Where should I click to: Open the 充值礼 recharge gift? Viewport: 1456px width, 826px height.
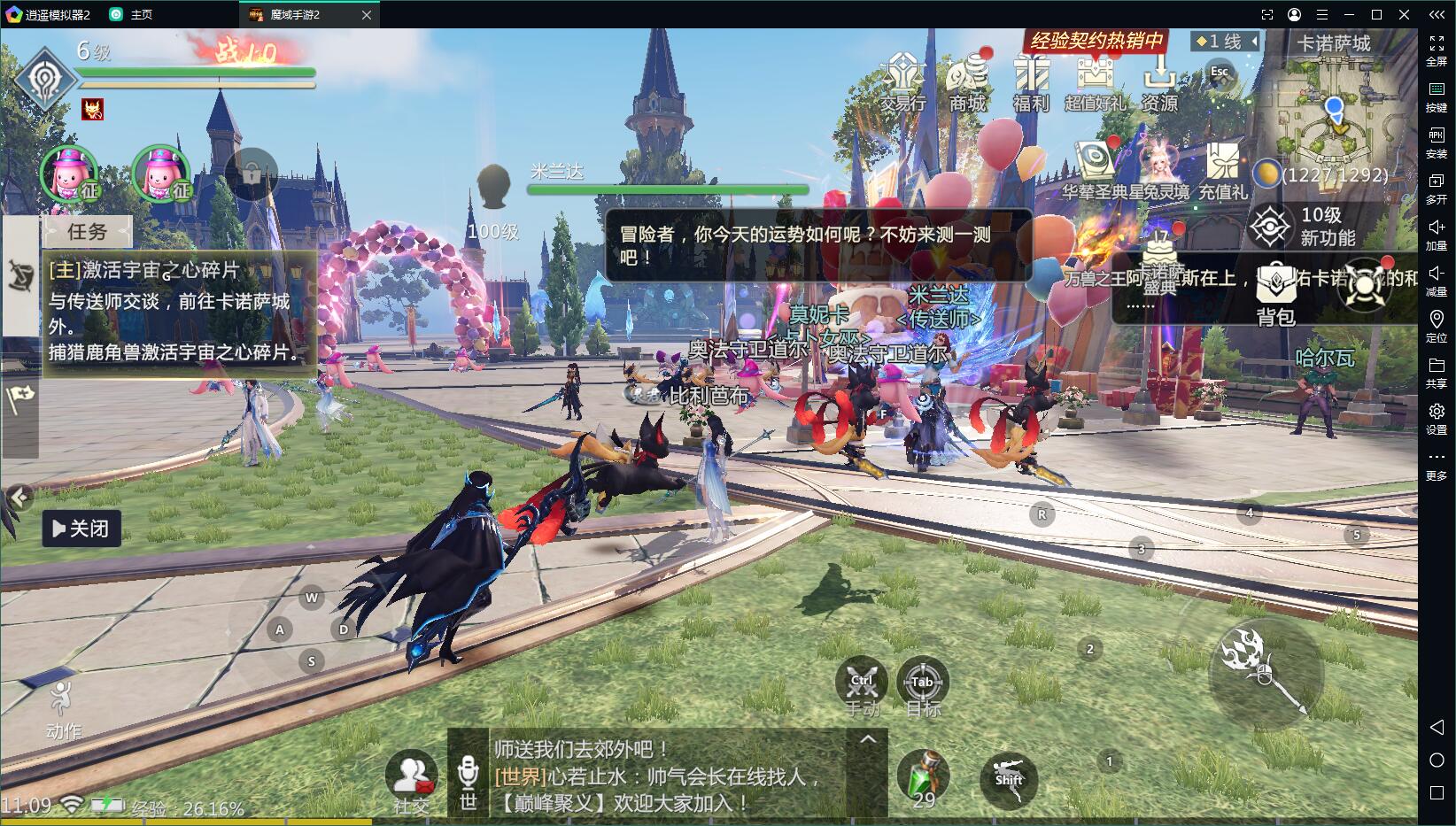[1223, 170]
